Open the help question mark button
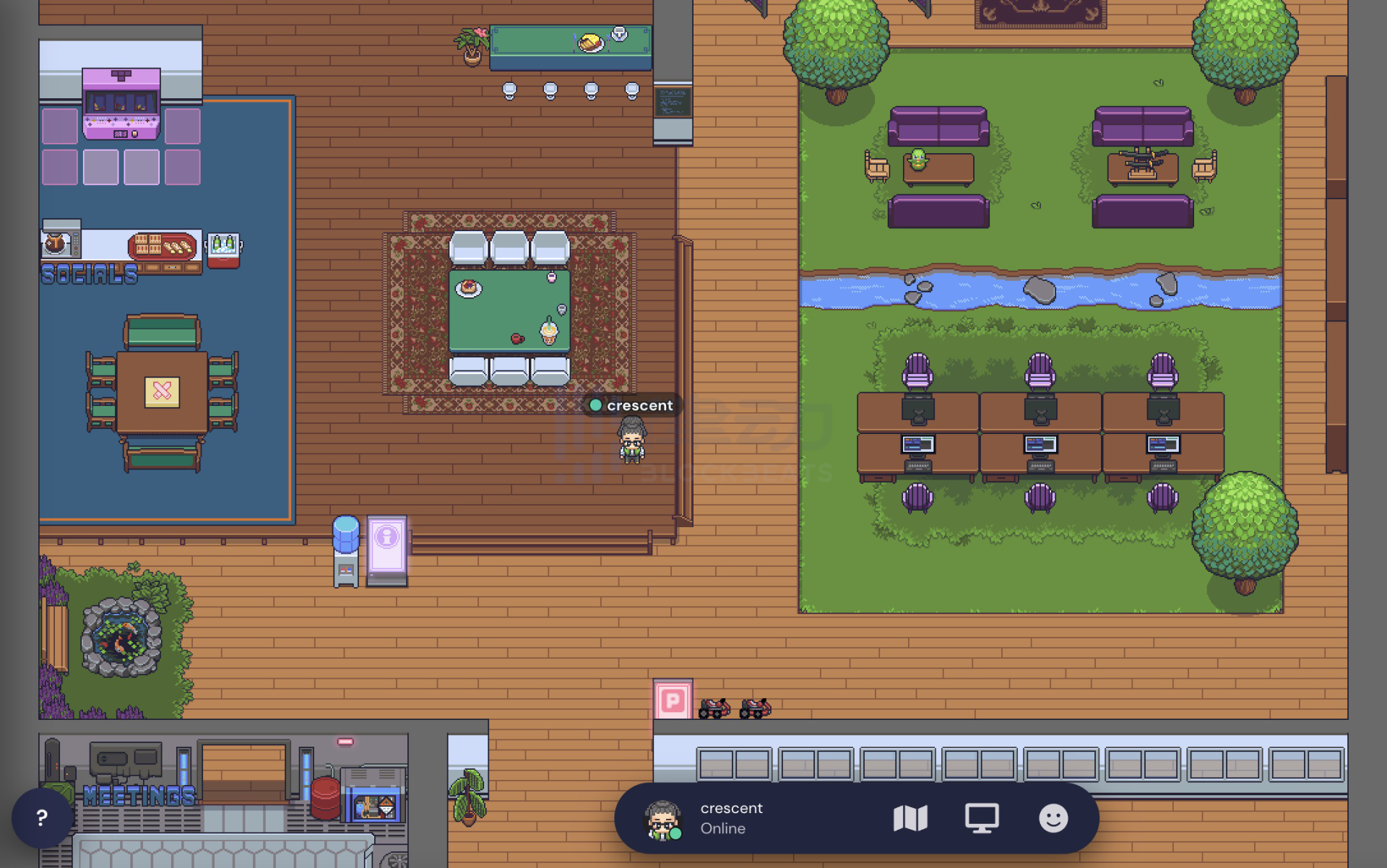This screenshot has width=1387, height=868. [x=42, y=818]
